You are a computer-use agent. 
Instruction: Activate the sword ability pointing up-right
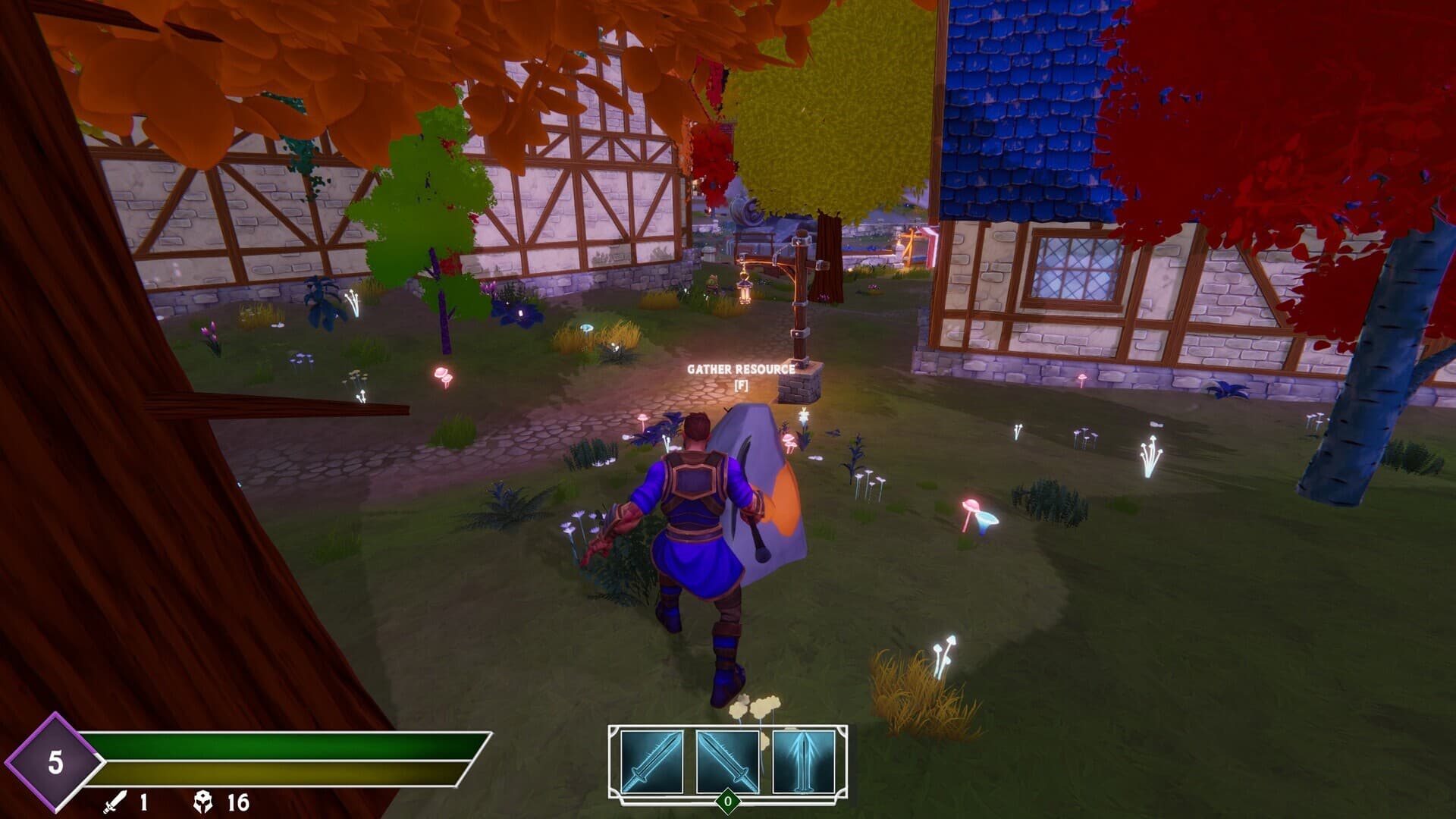tap(651, 761)
